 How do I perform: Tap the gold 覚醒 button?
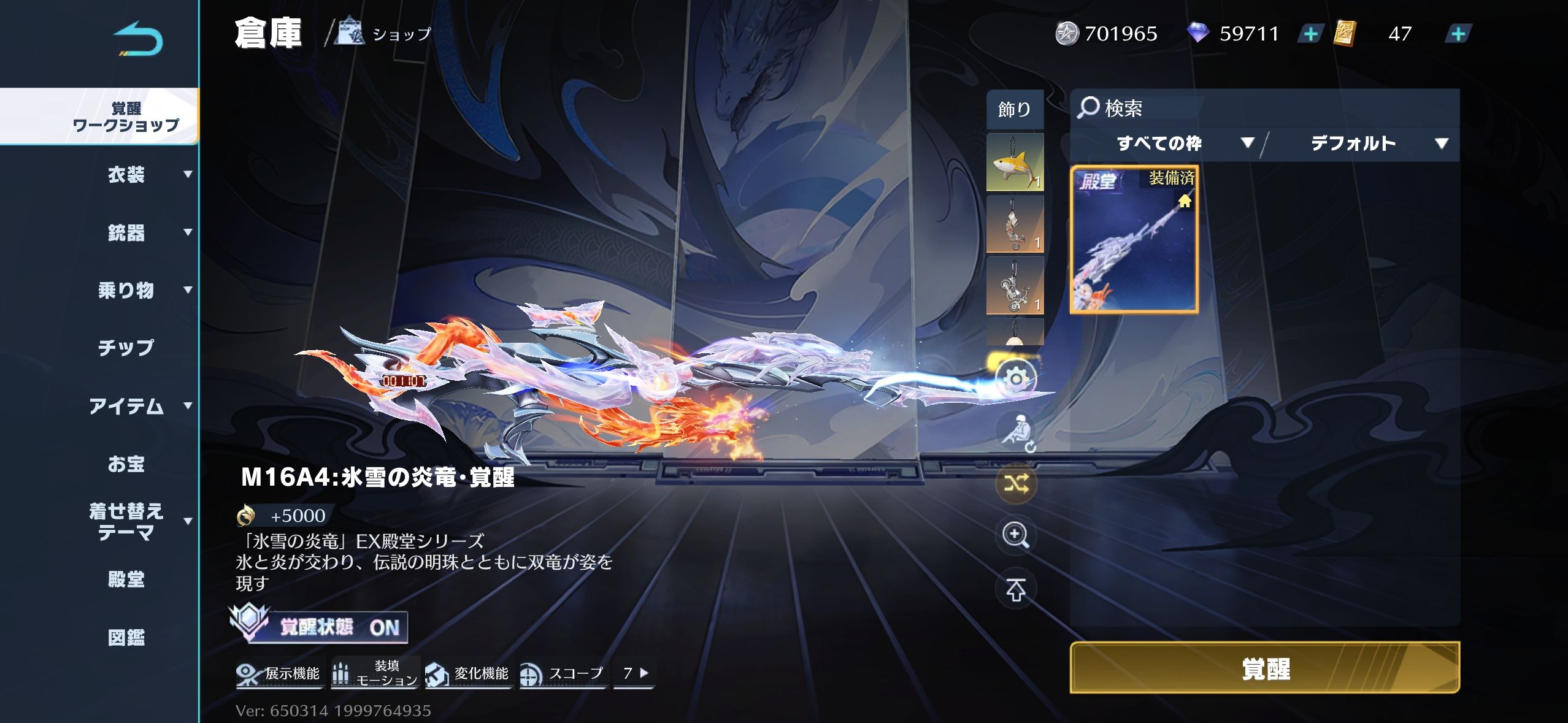click(x=1264, y=668)
